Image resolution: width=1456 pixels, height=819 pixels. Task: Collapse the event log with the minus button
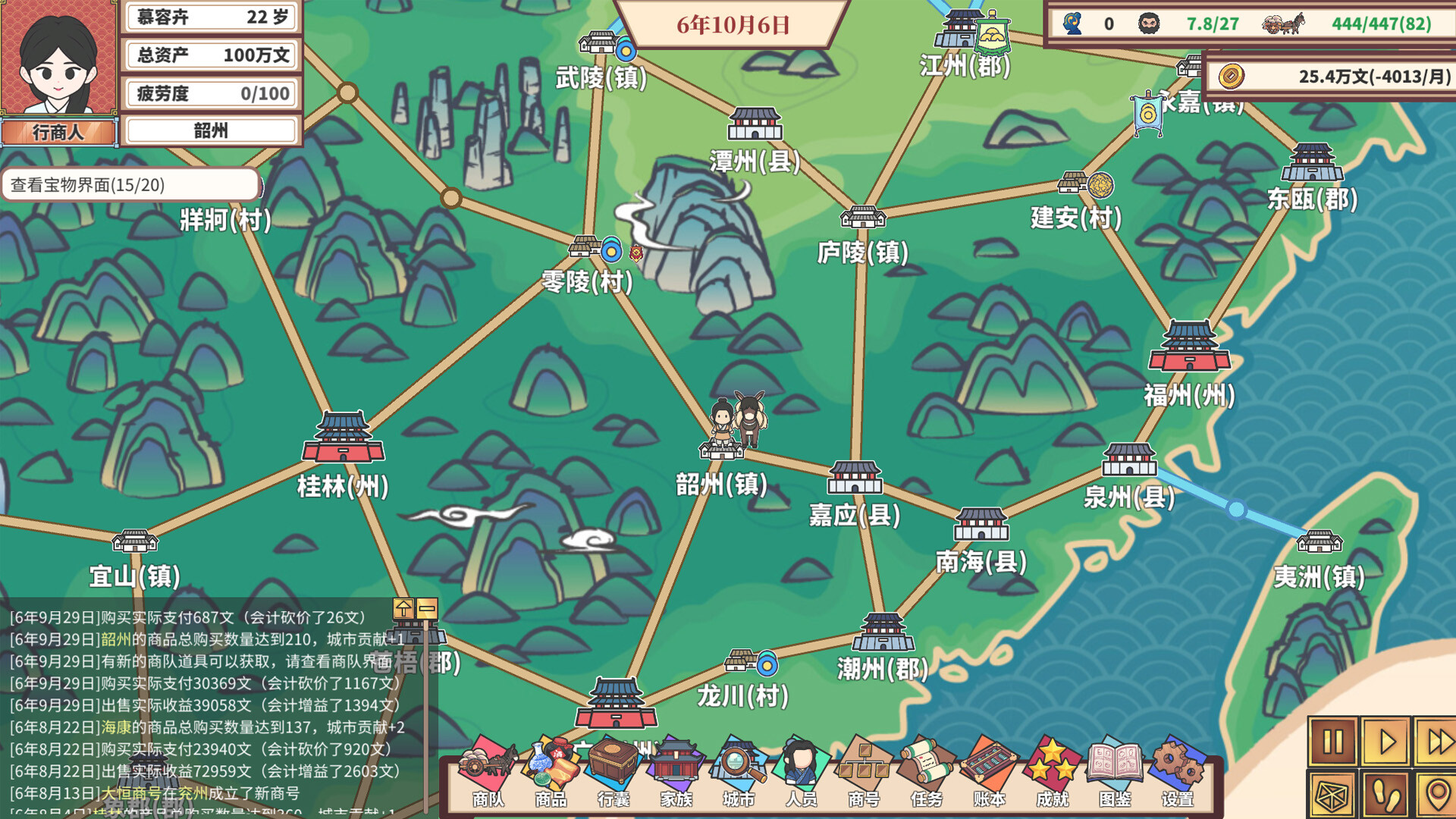pyautogui.click(x=427, y=607)
